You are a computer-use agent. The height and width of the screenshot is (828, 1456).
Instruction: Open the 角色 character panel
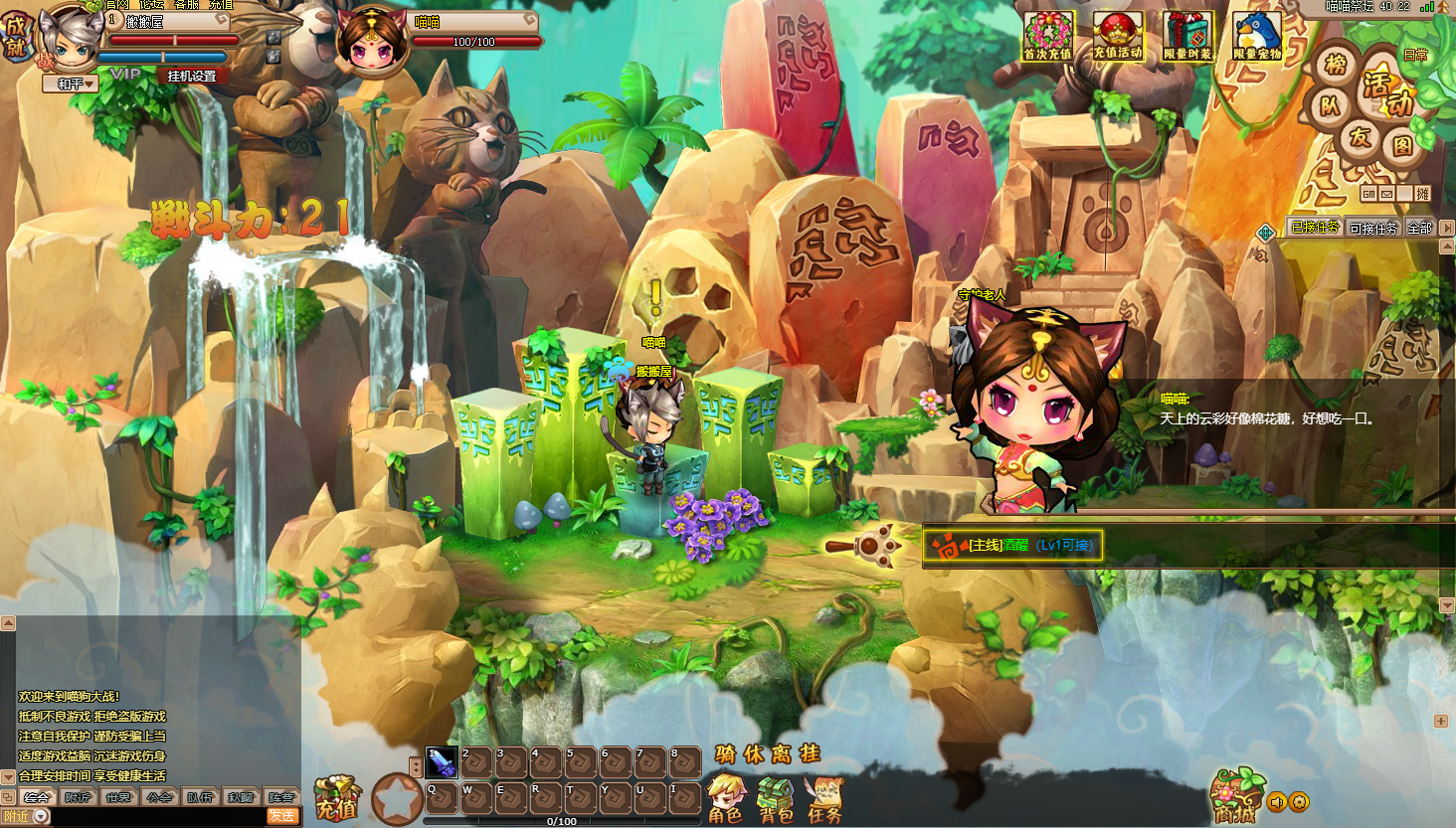click(x=726, y=800)
